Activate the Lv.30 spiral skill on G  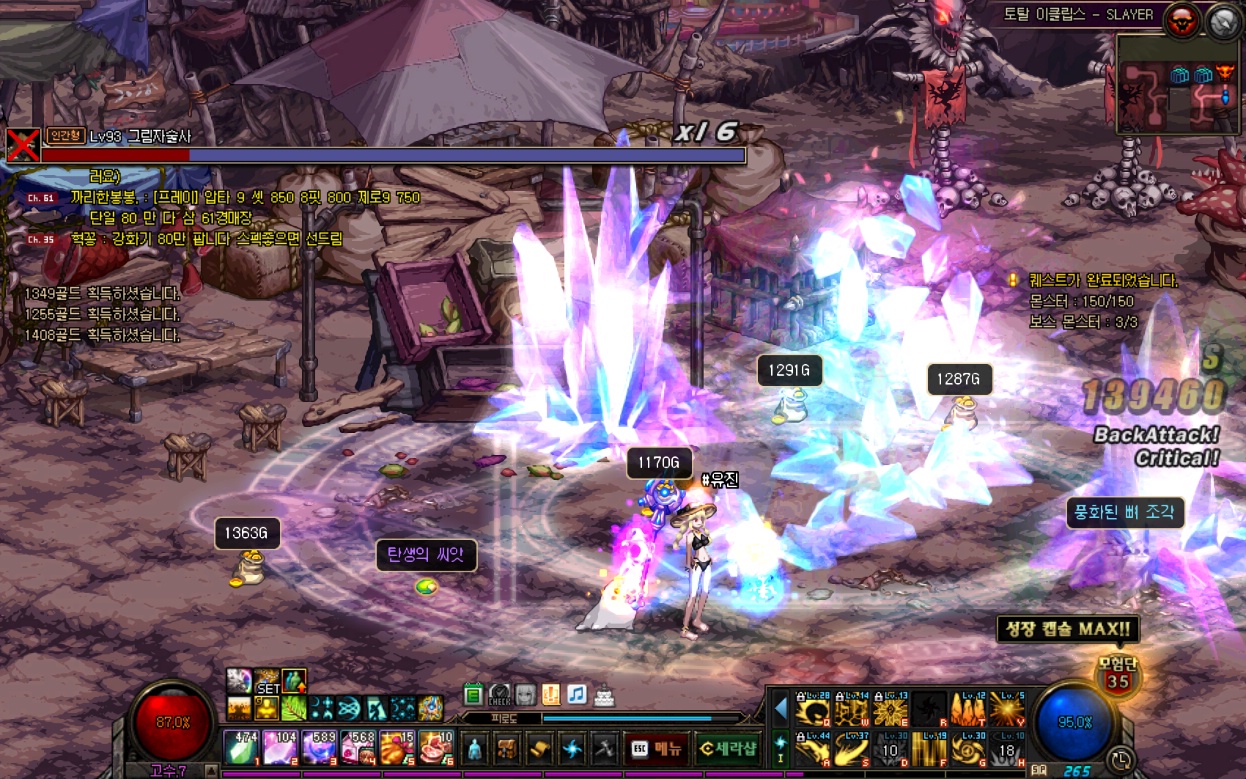(967, 749)
